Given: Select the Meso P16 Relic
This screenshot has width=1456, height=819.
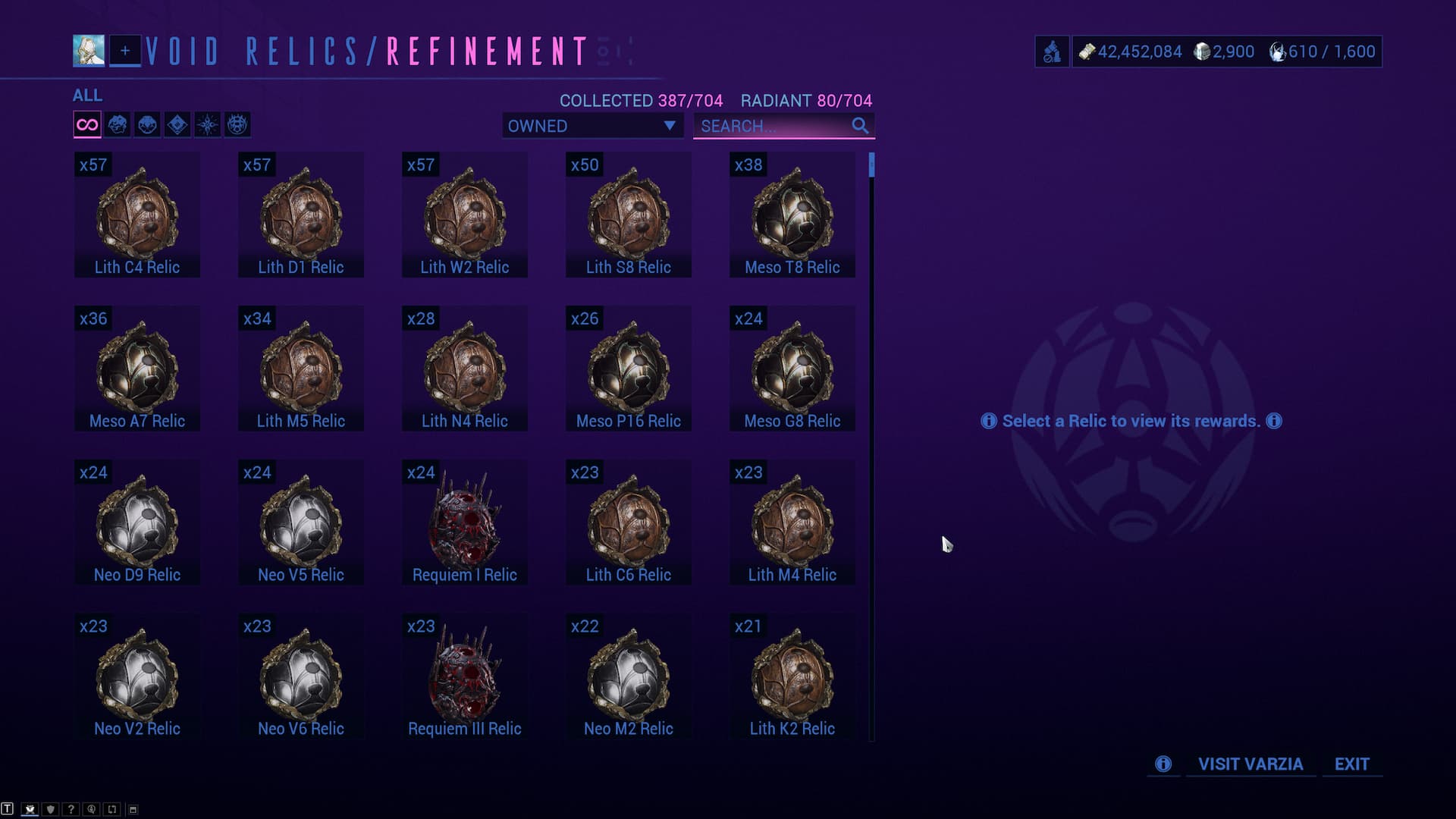Looking at the screenshot, I should click(x=629, y=369).
